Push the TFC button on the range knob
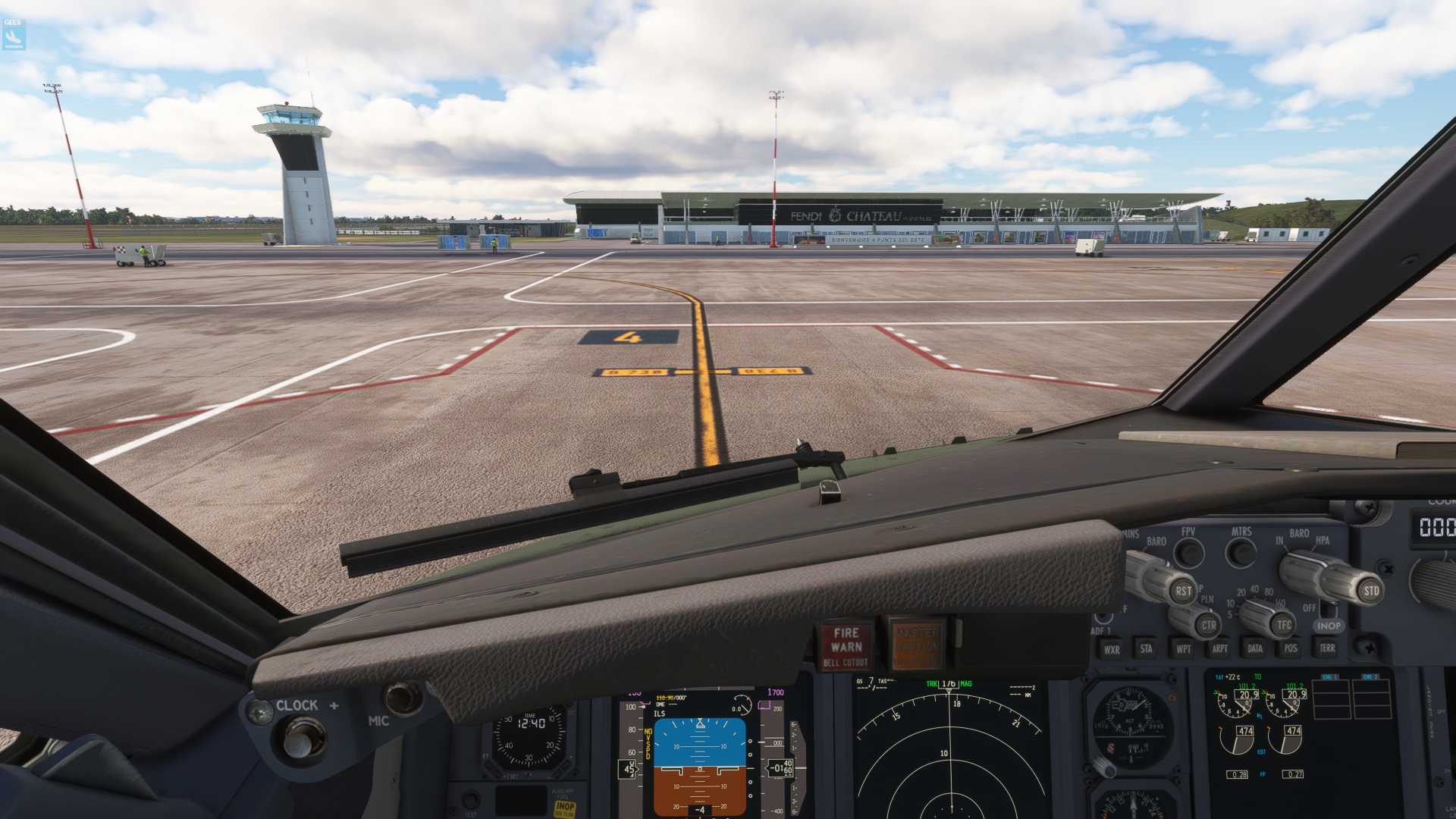 tap(1283, 625)
